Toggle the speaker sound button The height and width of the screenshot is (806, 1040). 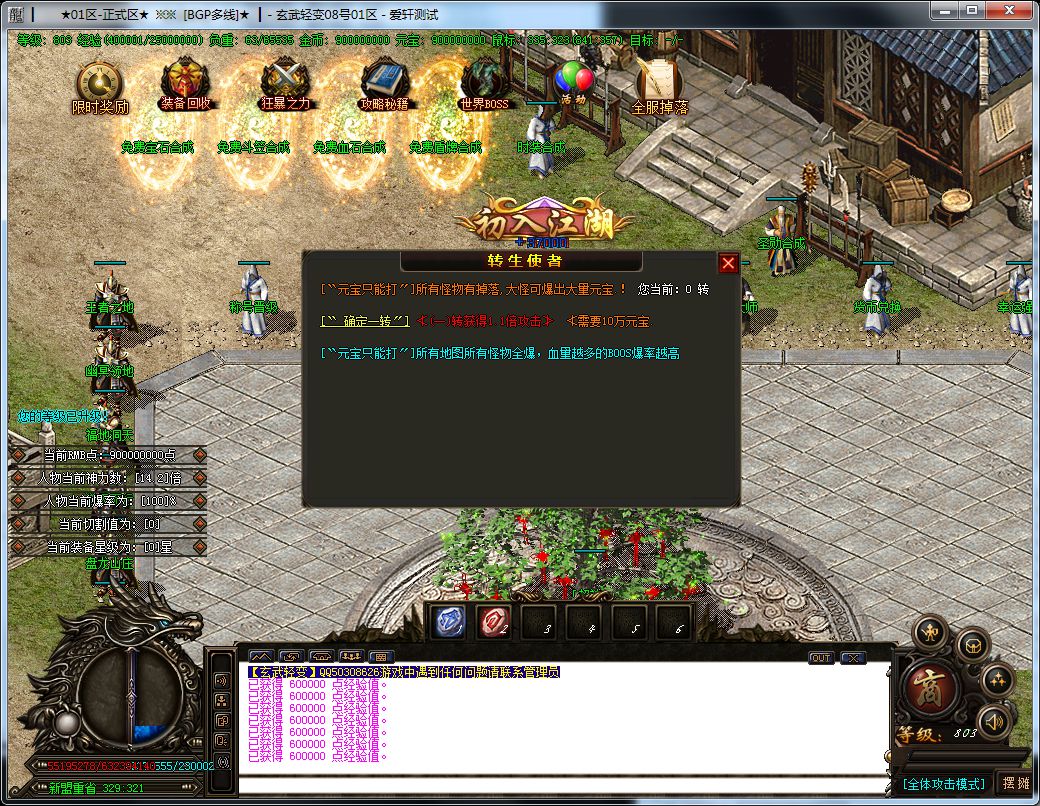click(994, 721)
